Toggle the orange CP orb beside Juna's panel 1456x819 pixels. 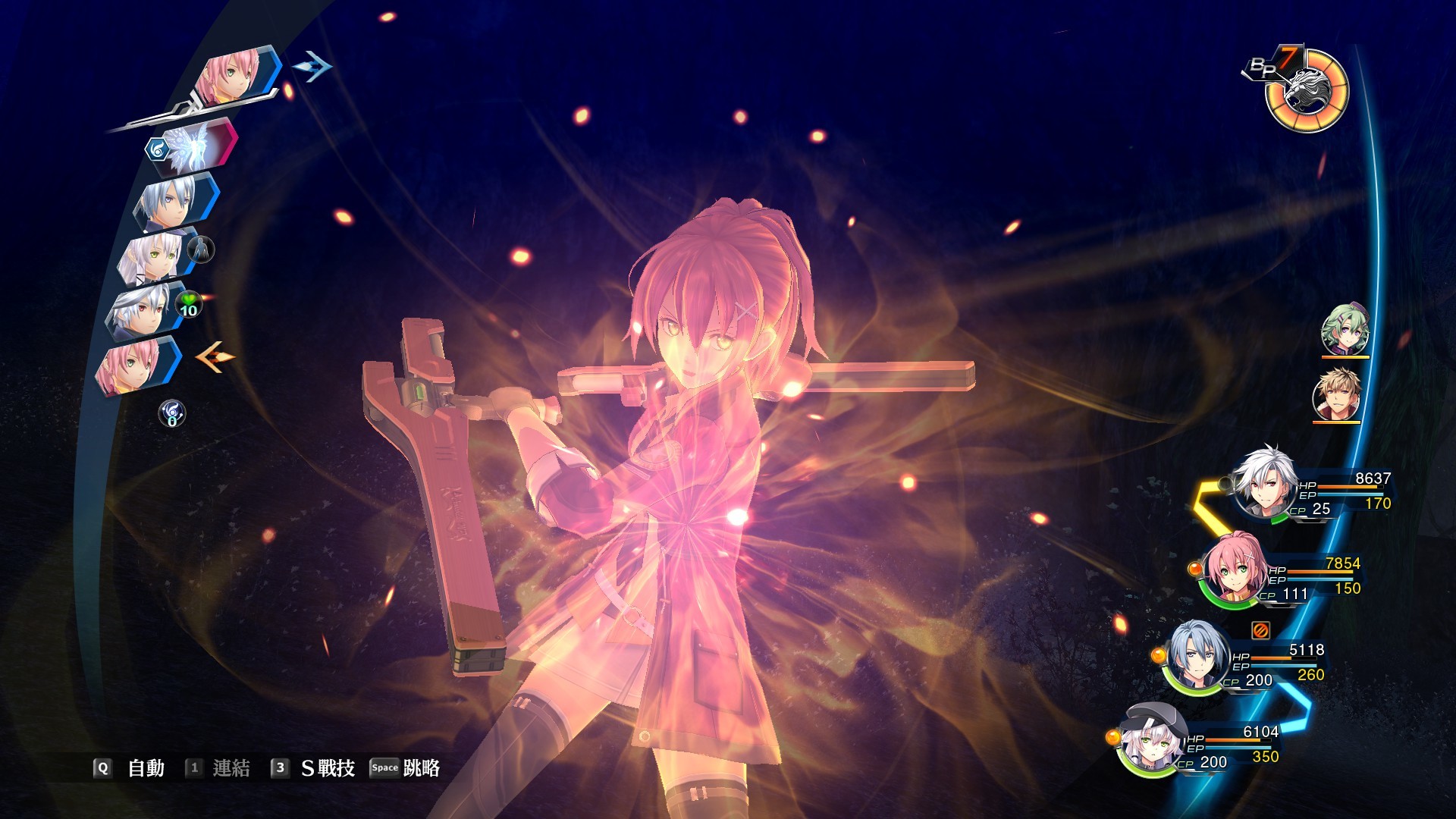tap(1195, 568)
